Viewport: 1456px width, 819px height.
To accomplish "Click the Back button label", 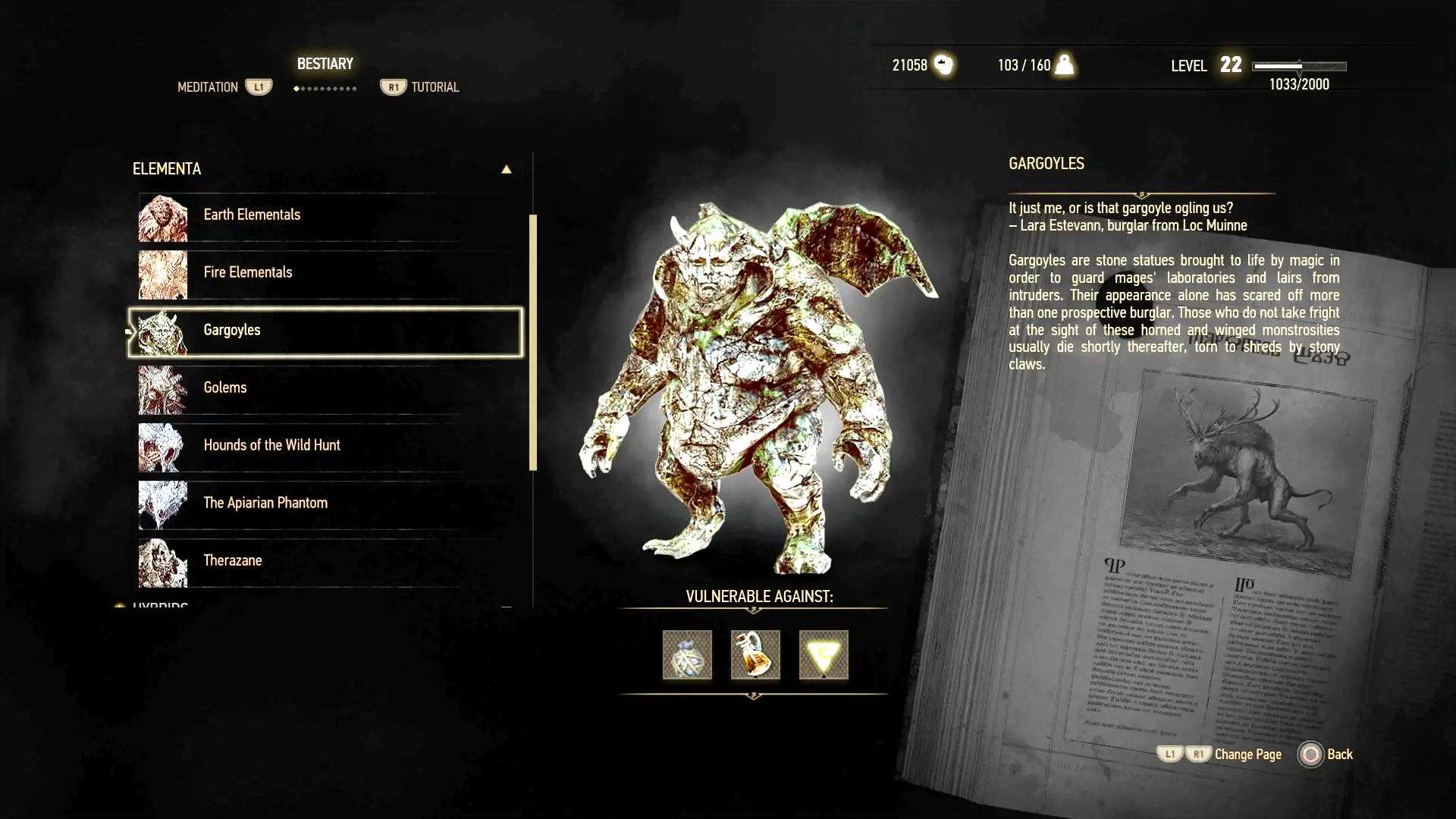I will click(x=1339, y=755).
